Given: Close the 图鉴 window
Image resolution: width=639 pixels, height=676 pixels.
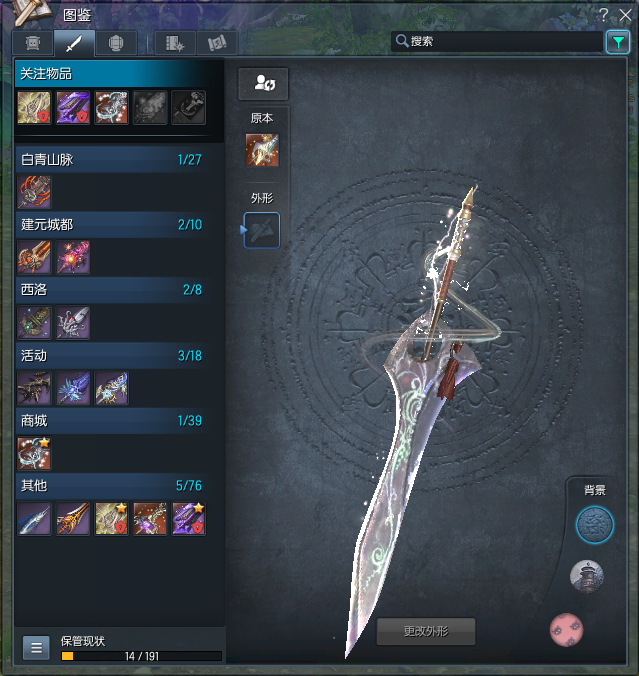Looking at the screenshot, I should click(x=624, y=13).
